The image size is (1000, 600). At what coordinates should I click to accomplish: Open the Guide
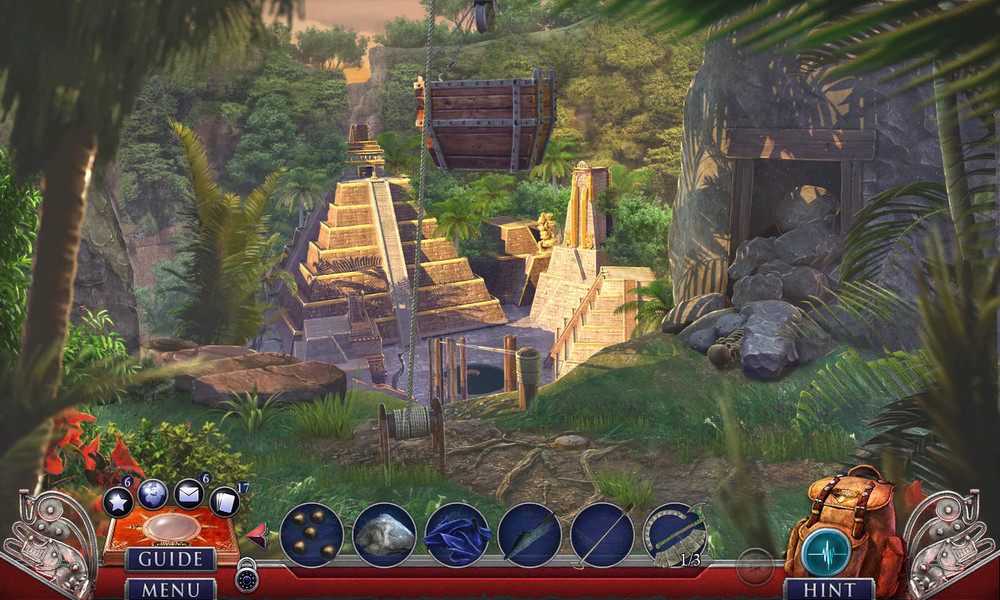[170, 560]
